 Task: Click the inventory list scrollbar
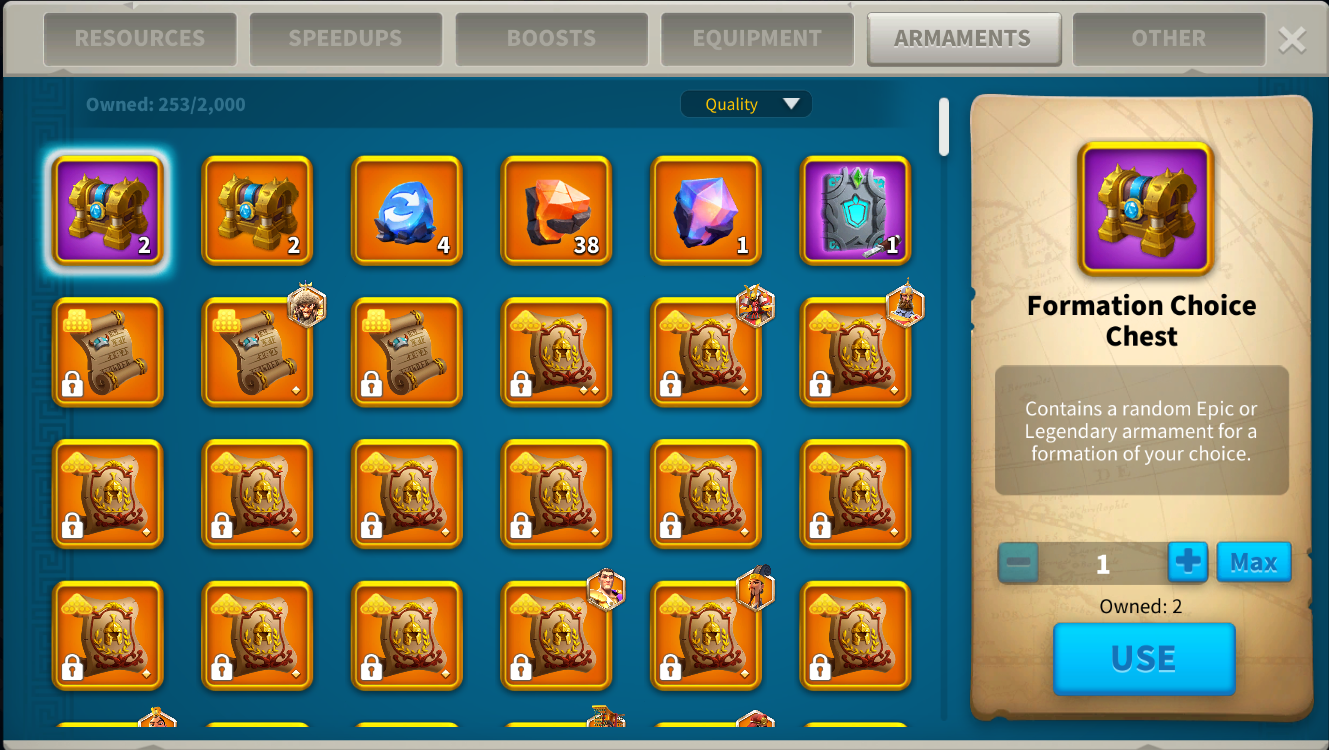point(944,127)
